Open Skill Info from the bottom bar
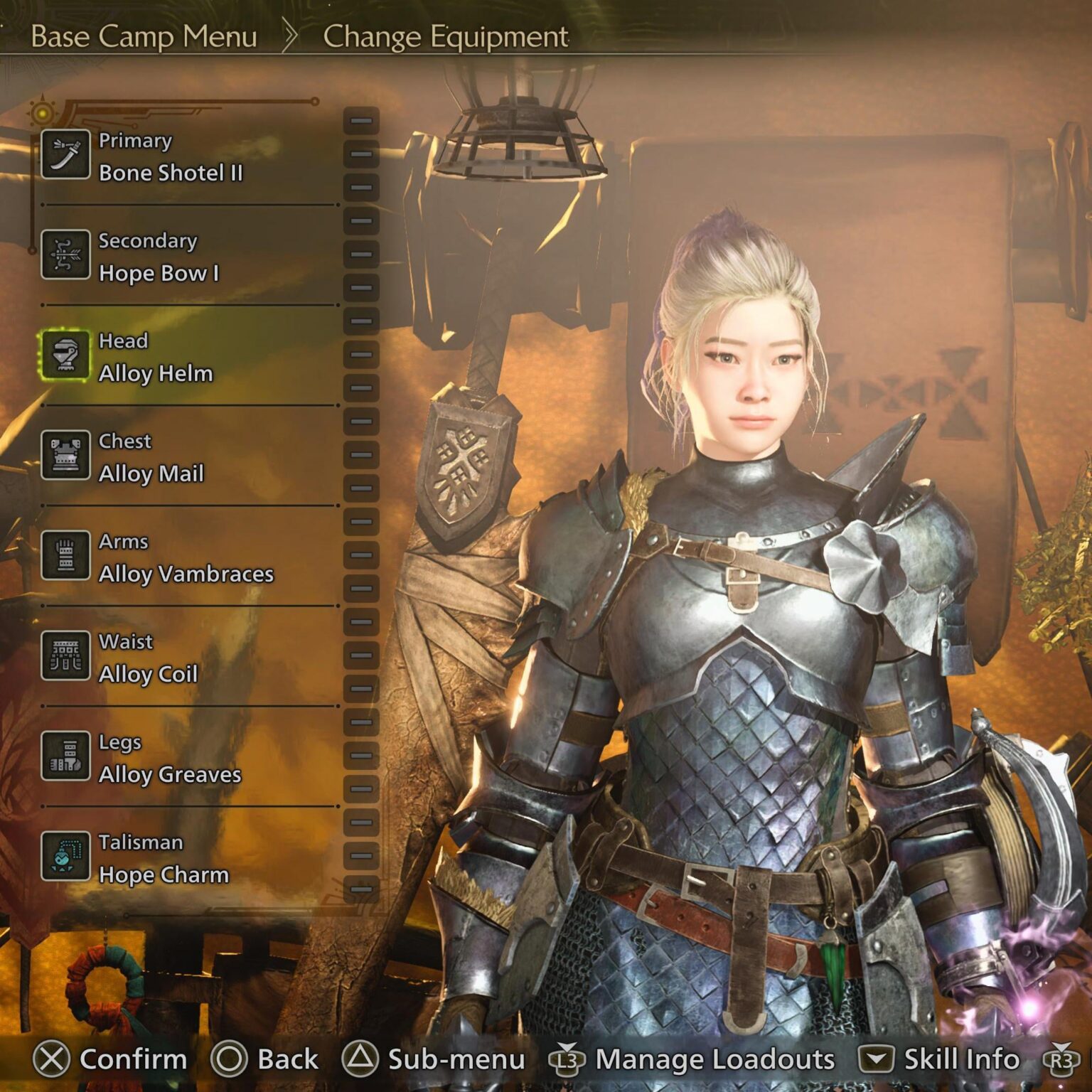Image resolution: width=1092 pixels, height=1092 pixels. tap(946, 1059)
